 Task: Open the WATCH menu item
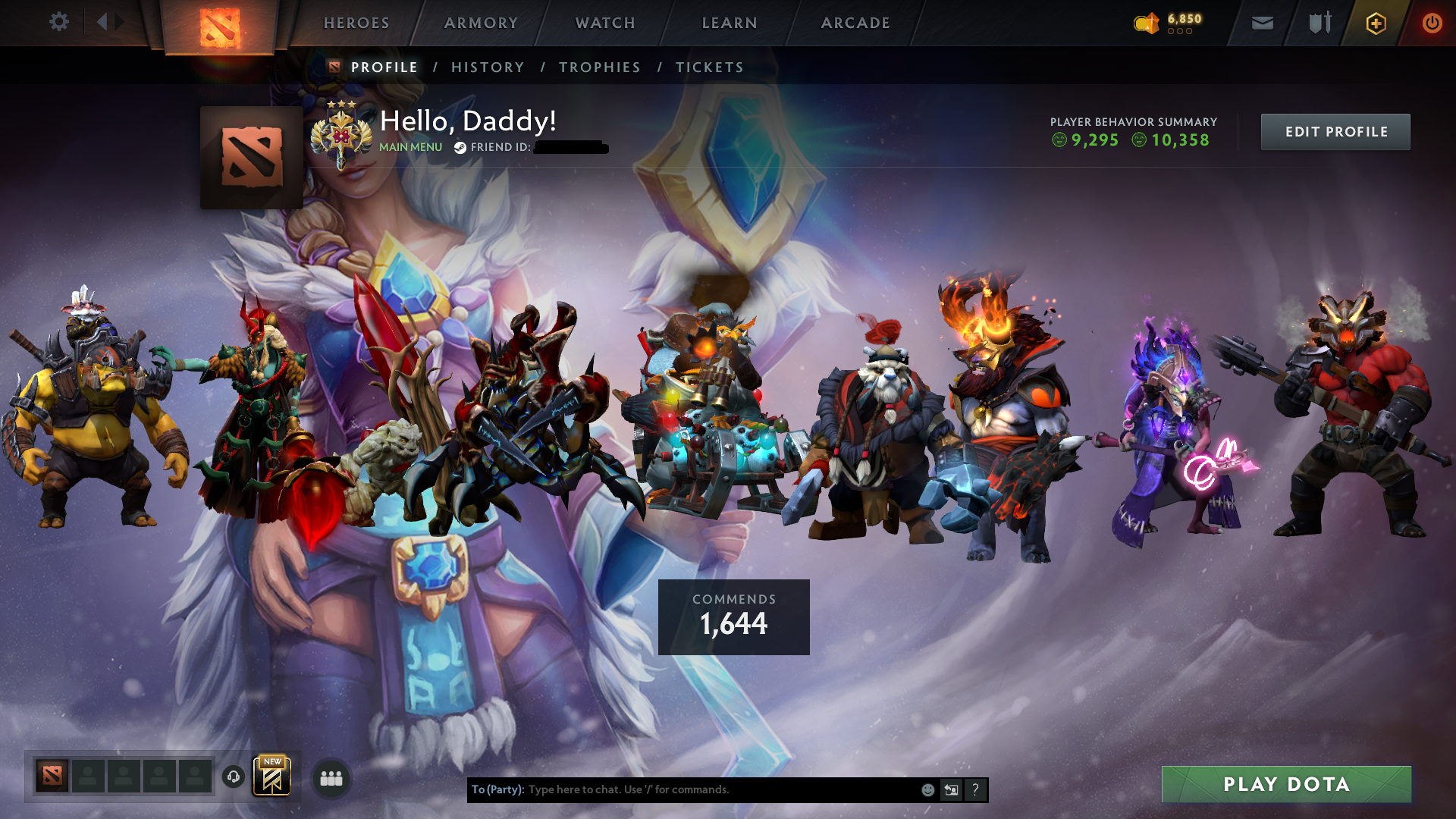(x=604, y=23)
